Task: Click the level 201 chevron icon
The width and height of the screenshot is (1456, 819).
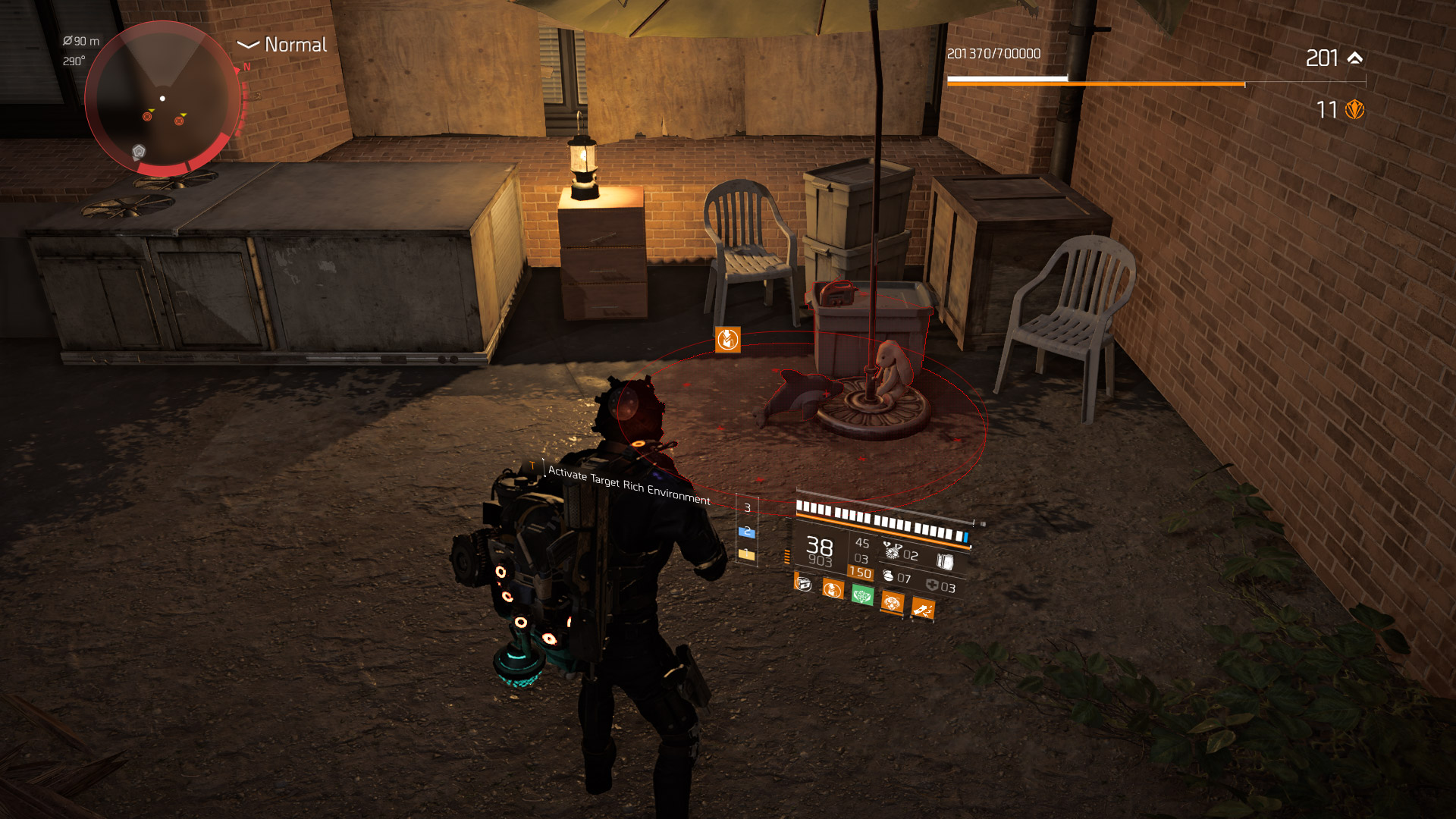Action: (1355, 58)
